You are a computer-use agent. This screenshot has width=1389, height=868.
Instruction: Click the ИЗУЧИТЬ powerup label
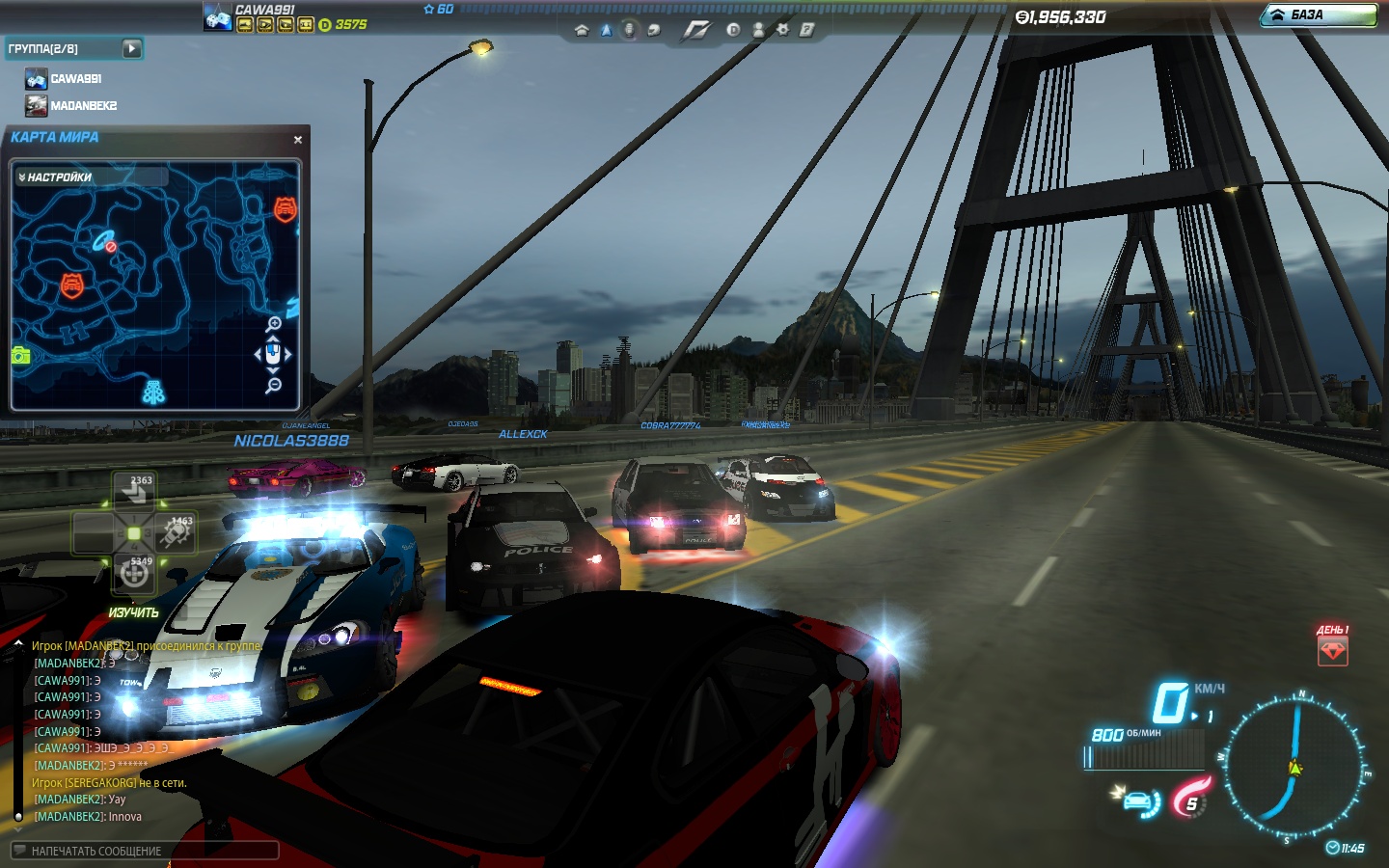(x=133, y=613)
